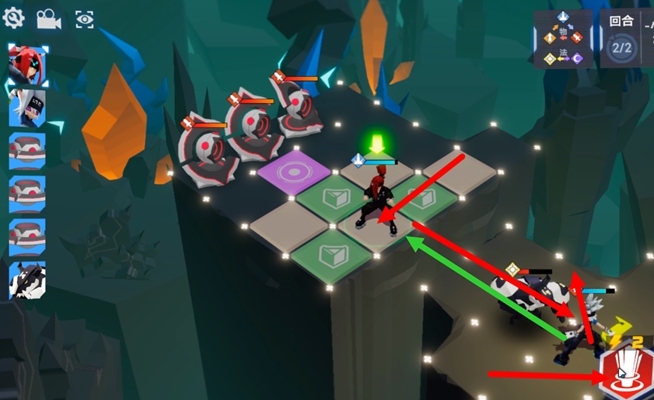Open the element counter chart panel
654x400 pixels.
click(563, 40)
